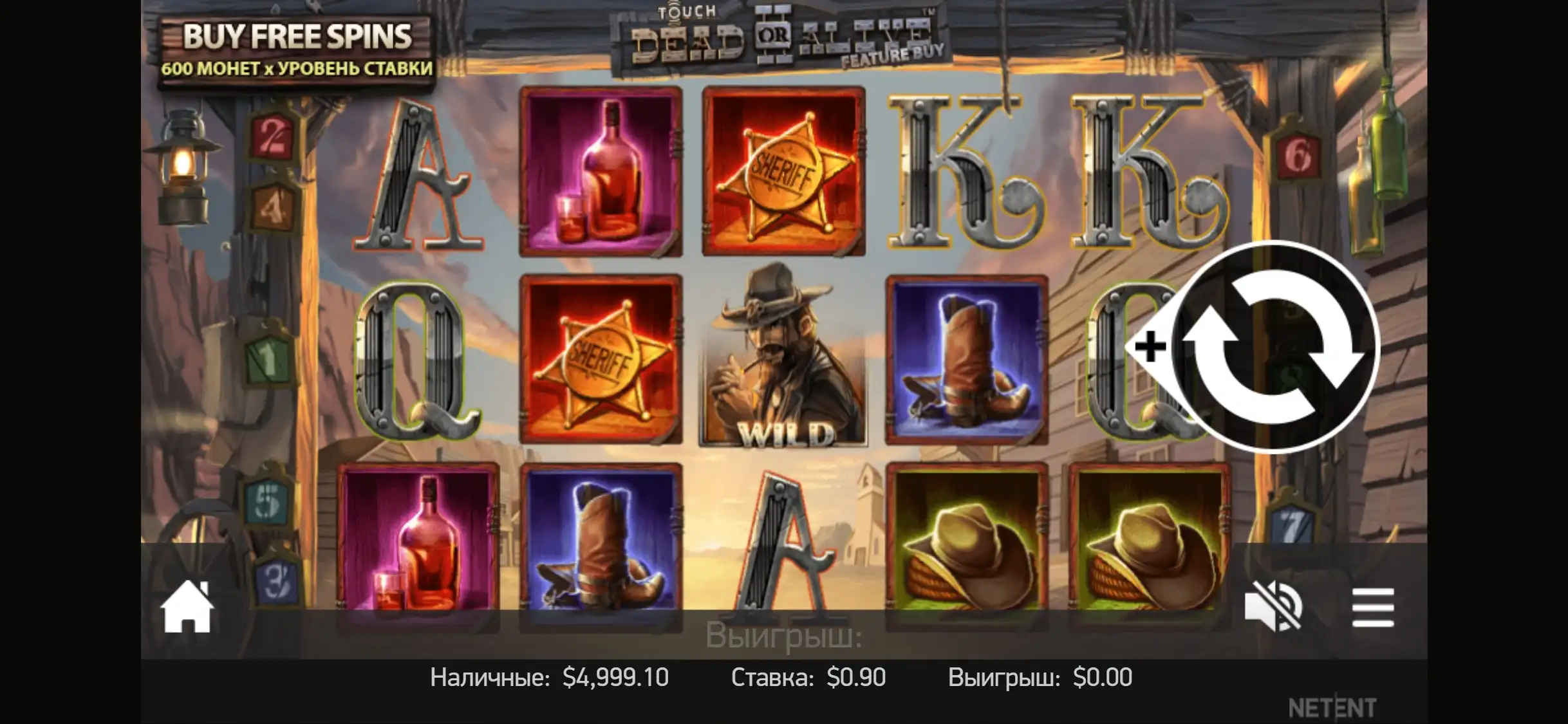Toggle the muted sound speaker icon
The image size is (1568, 724).
click(x=1273, y=607)
